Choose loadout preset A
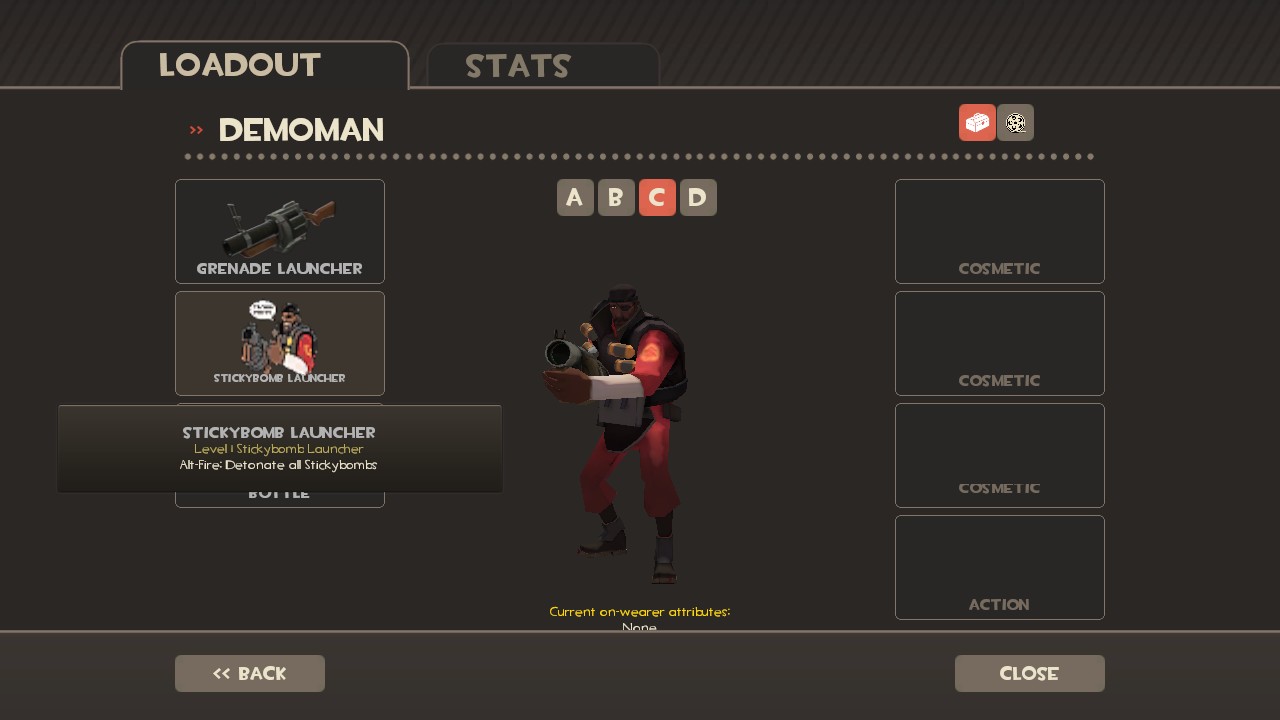The width and height of the screenshot is (1280, 720). (x=575, y=198)
